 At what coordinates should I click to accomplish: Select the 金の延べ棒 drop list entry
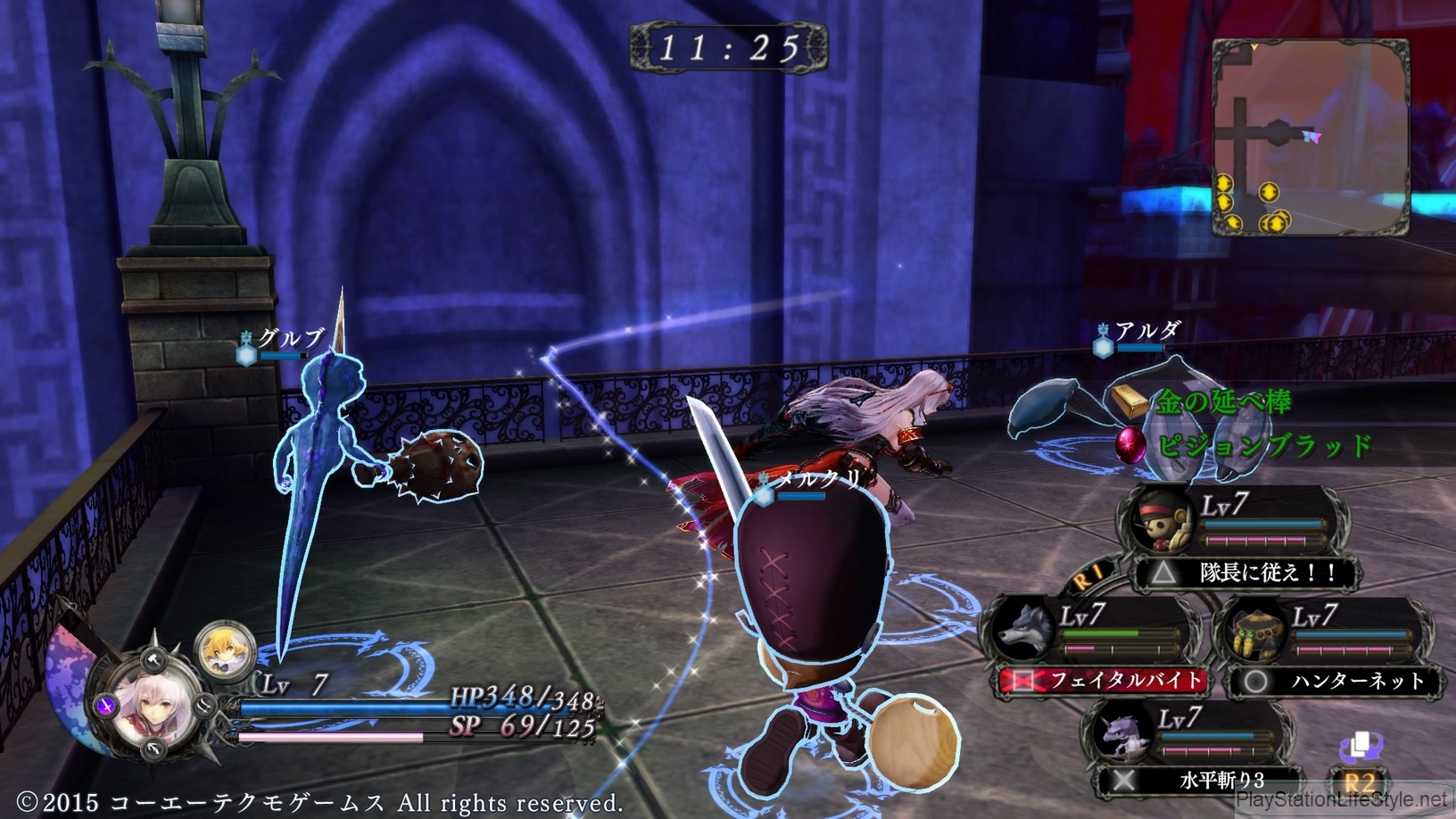tap(1220, 401)
